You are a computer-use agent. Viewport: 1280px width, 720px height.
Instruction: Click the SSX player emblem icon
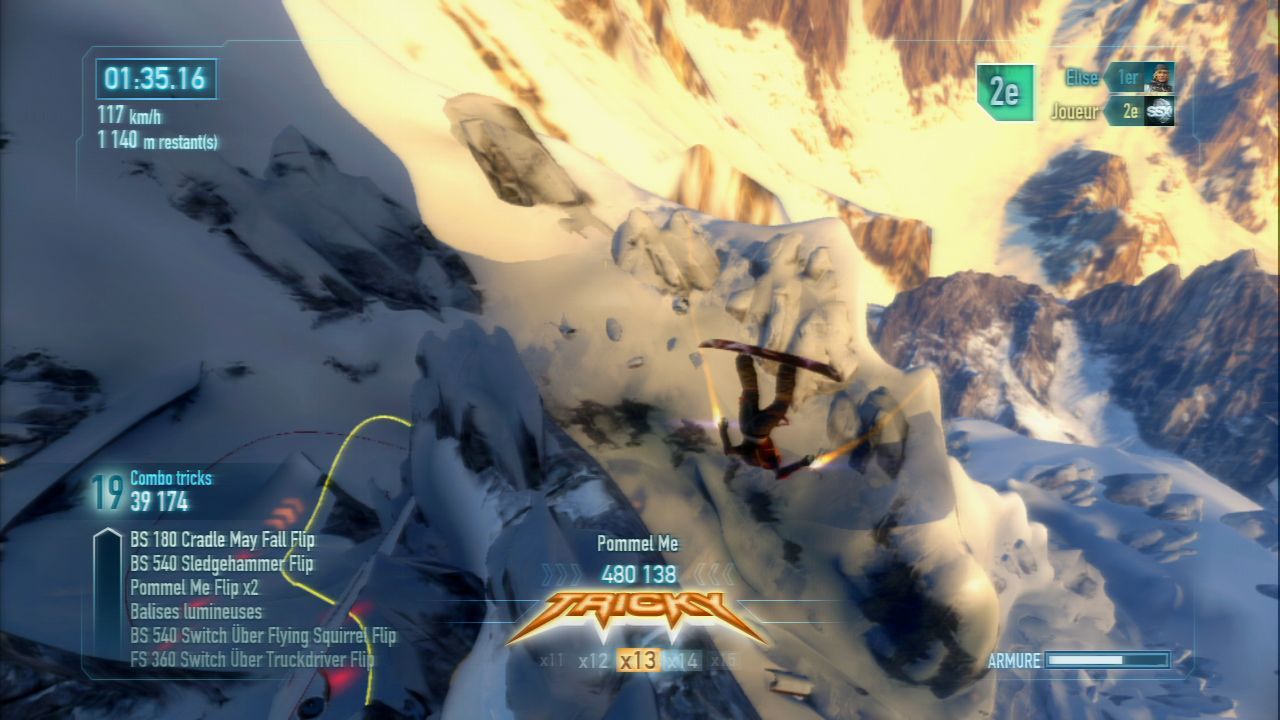pos(1160,111)
